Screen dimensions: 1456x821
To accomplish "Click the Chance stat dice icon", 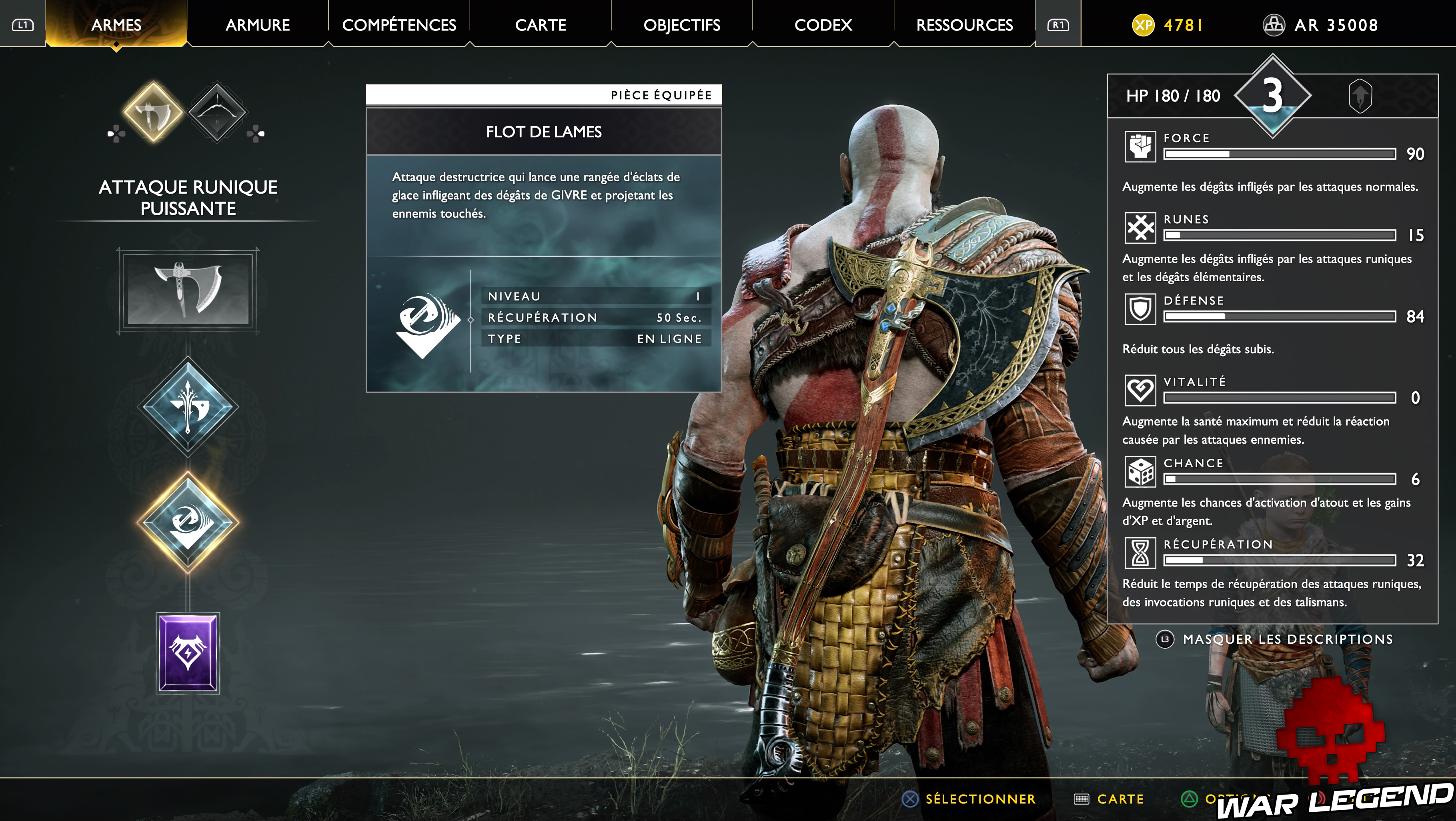I will click(x=1140, y=471).
